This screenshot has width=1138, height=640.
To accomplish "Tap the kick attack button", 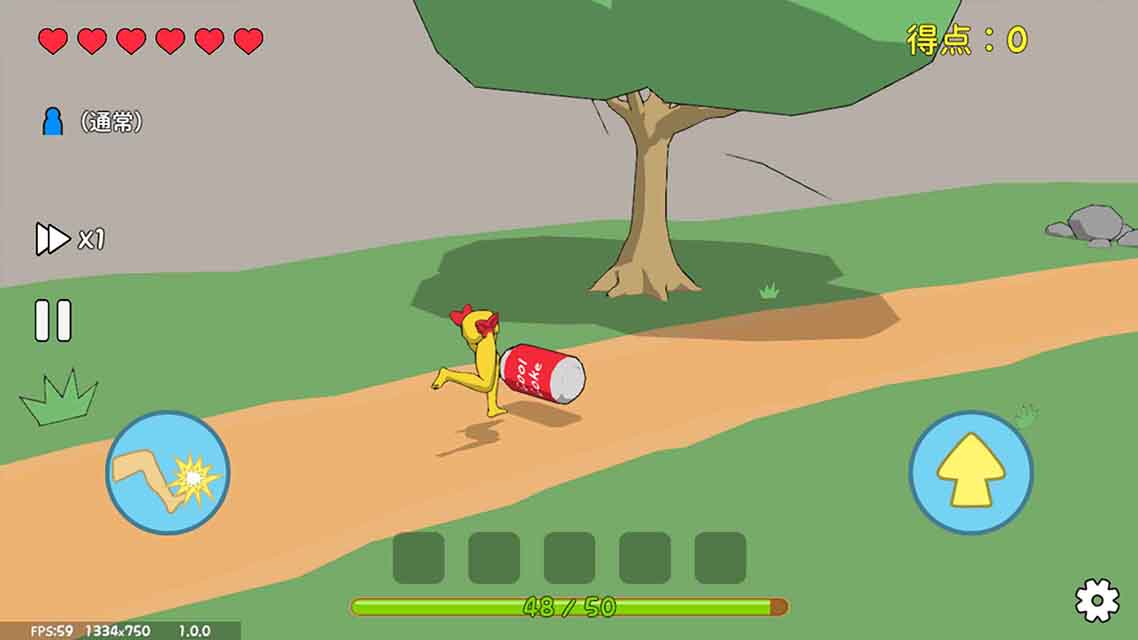I will pyautogui.click(x=168, y=473).
